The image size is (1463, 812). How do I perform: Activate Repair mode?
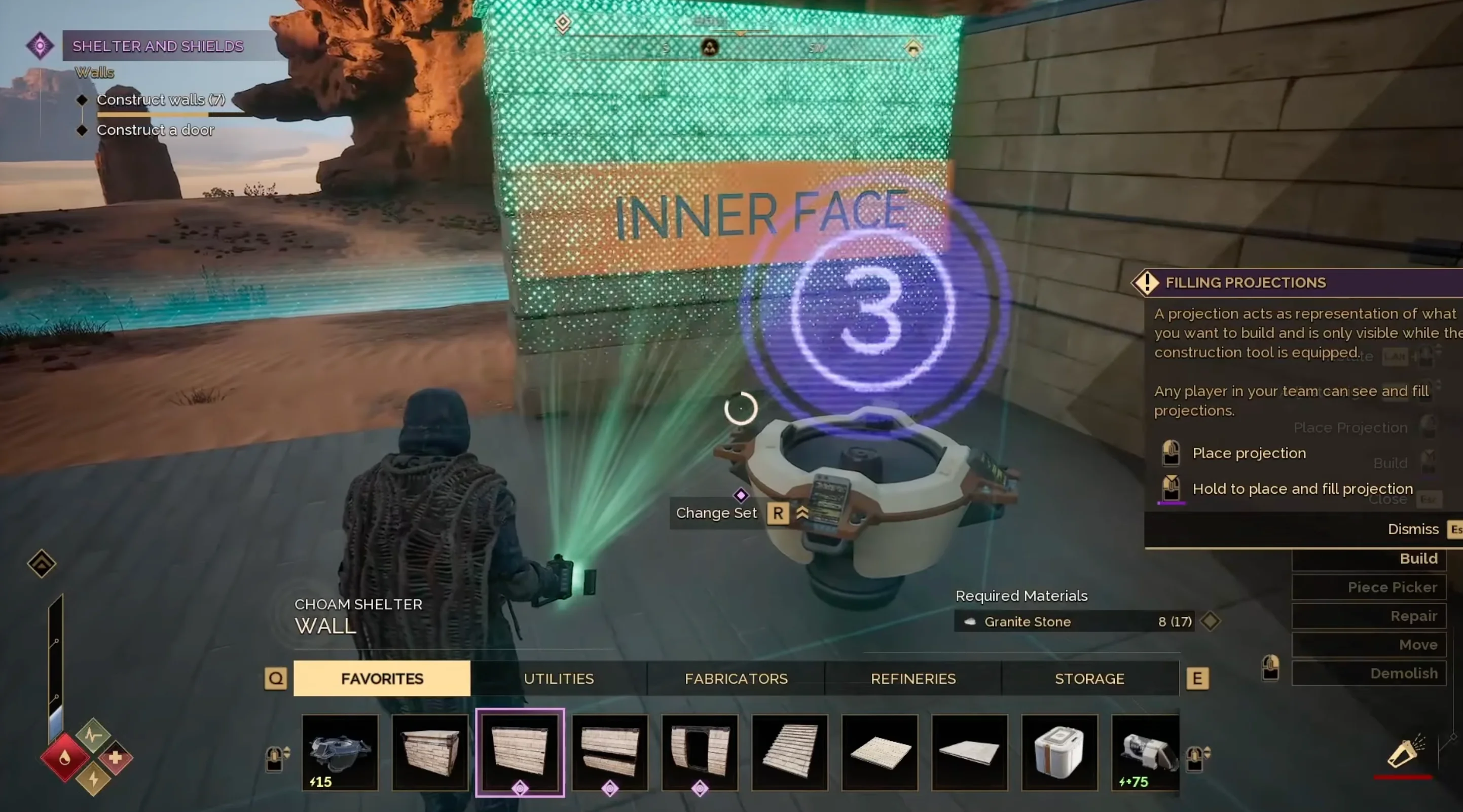(x=1369, y=616)
